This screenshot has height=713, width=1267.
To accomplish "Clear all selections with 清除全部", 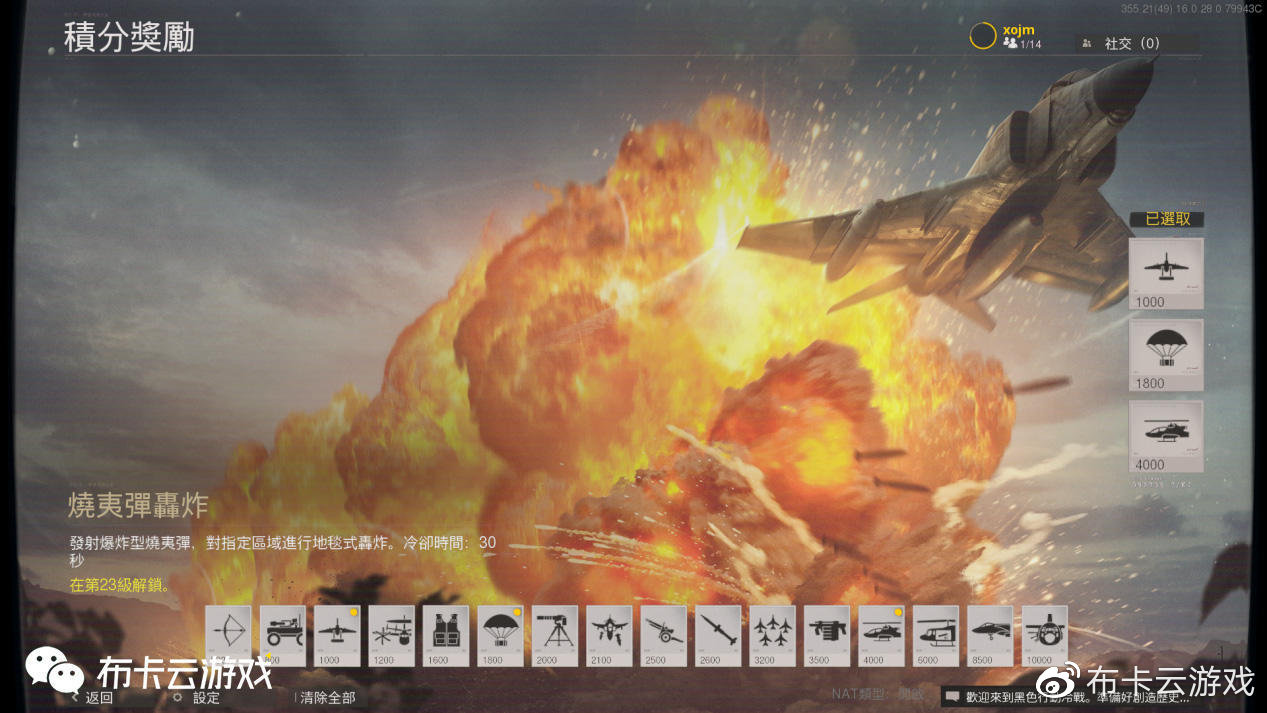I will (x=327, y=698).
